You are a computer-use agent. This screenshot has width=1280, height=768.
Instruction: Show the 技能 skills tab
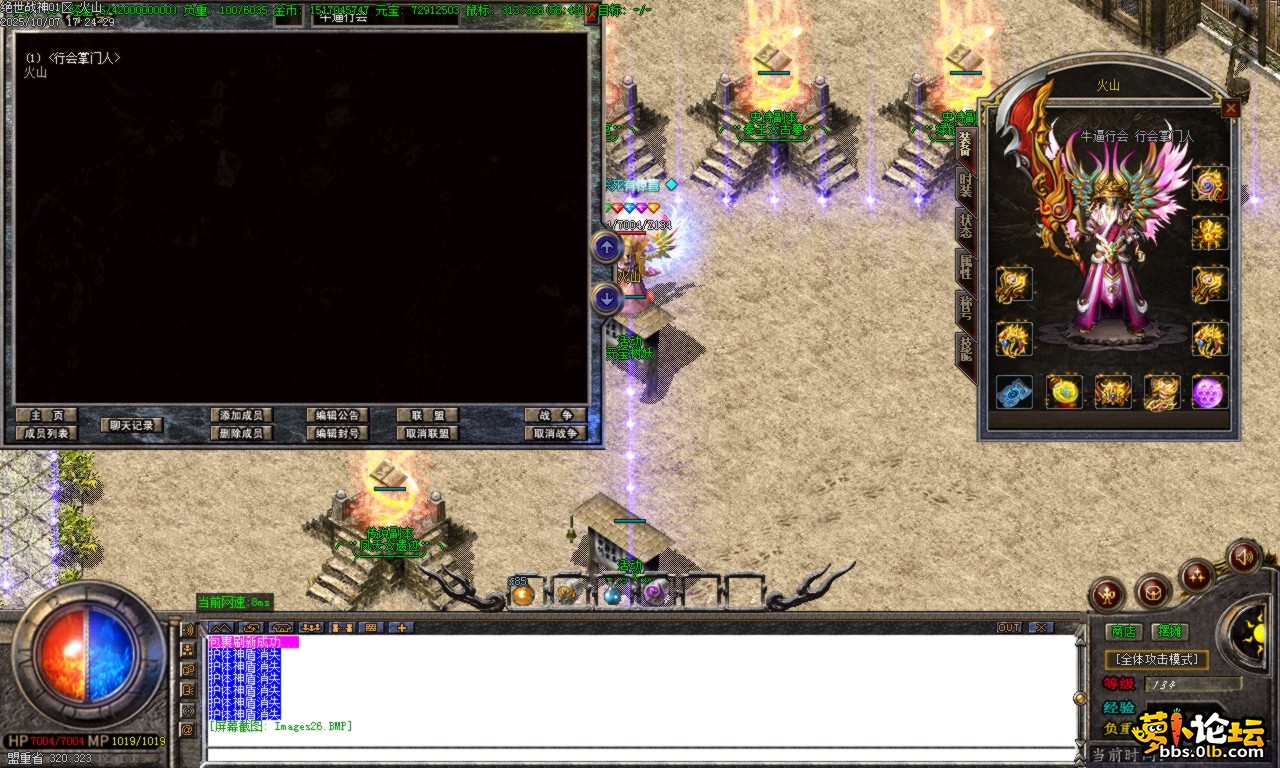[965, 349]
